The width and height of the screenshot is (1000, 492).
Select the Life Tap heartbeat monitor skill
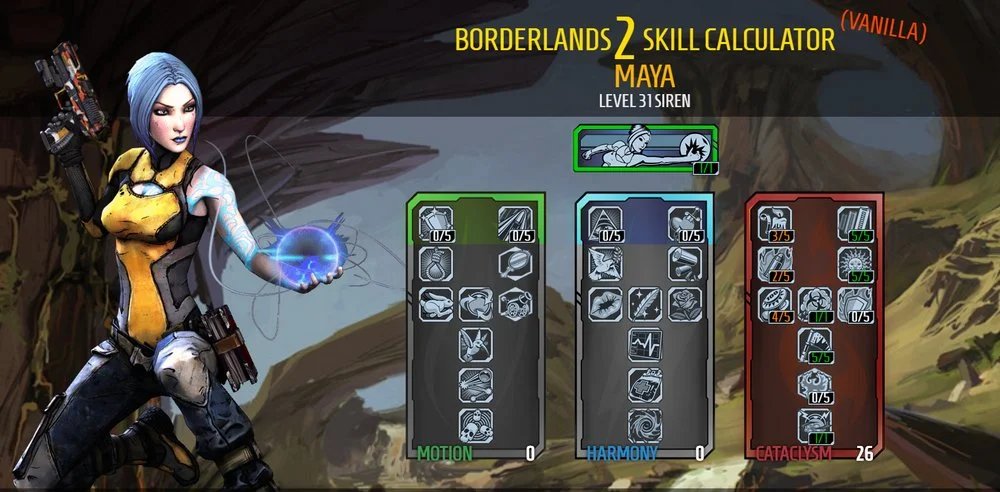coord(644,344)
